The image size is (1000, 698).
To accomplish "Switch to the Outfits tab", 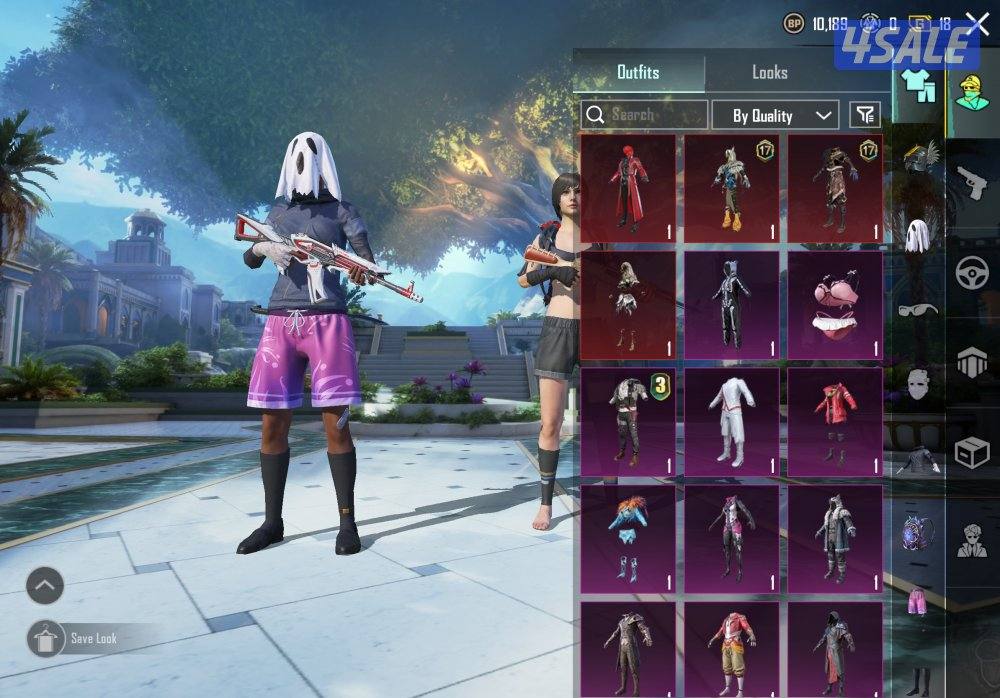I will (x=638, y=73).
